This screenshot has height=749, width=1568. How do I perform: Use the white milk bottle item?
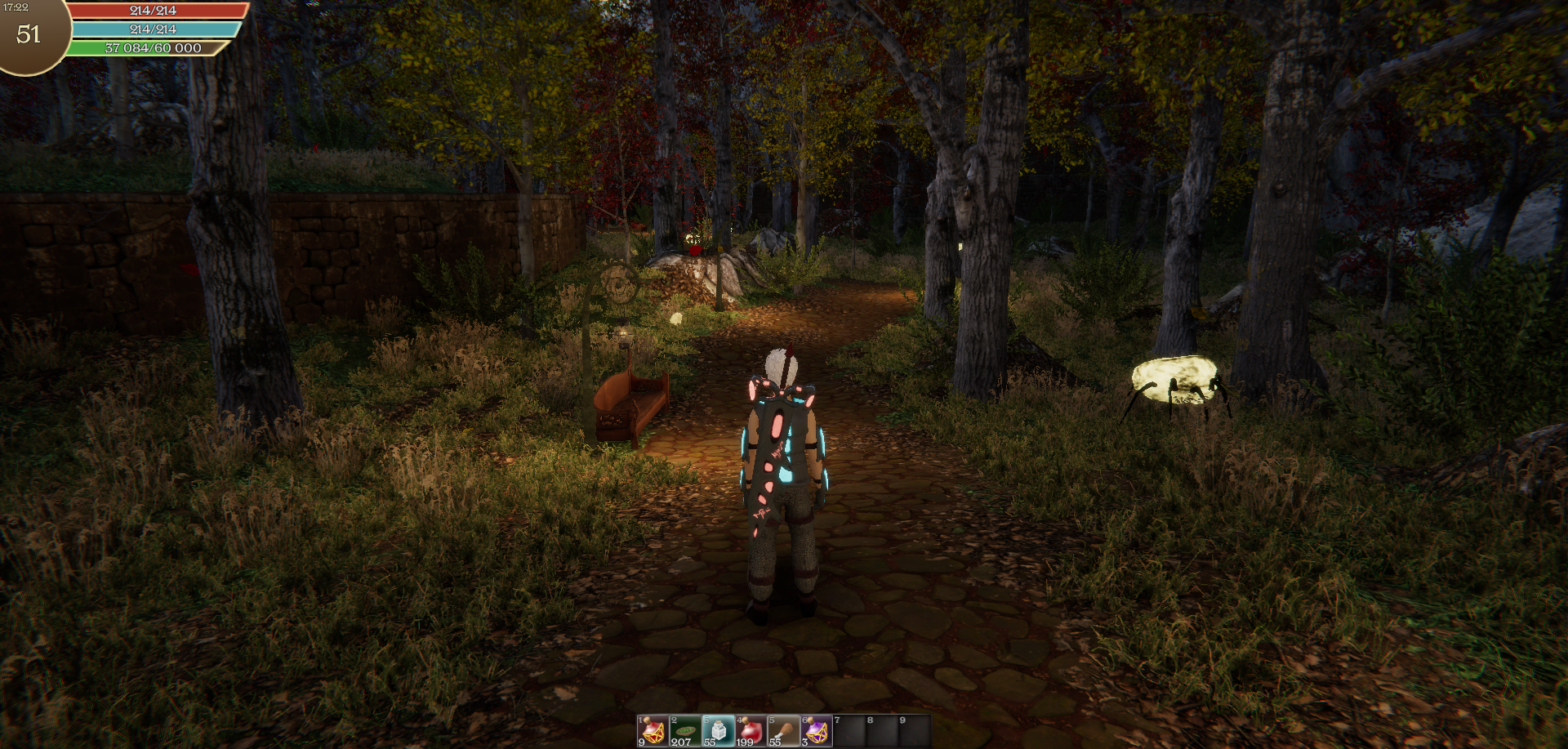pyautogui.click(x=718, y=730)
